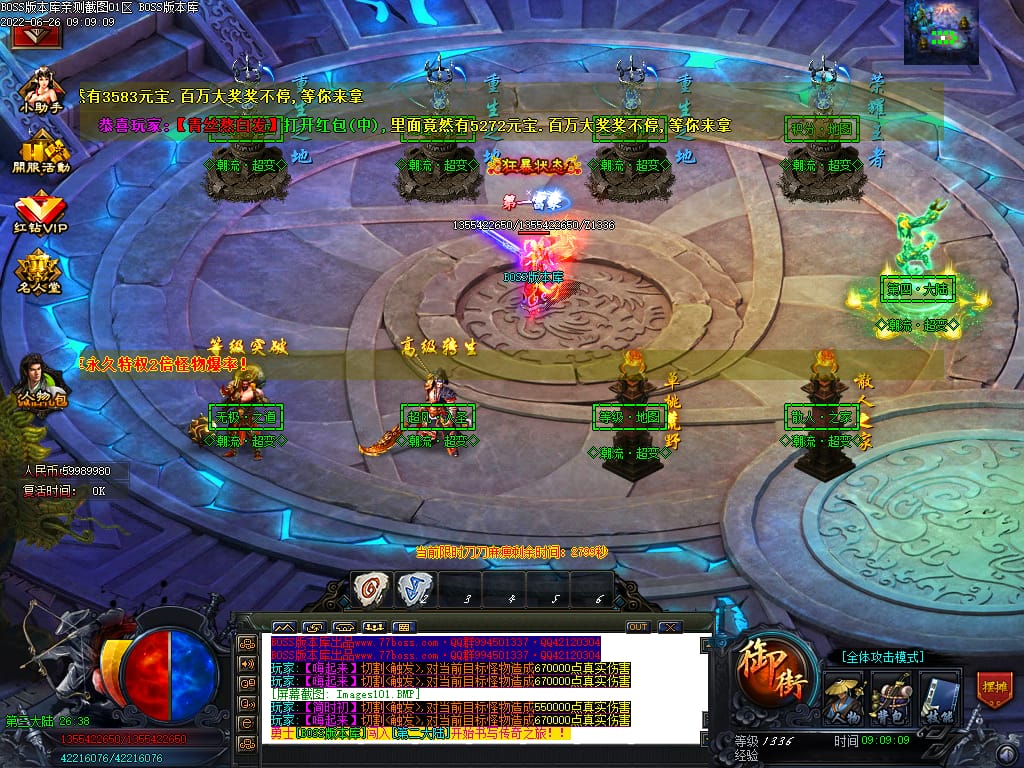
Task: Open the 開服活動 server event icon
Action: 41,152
